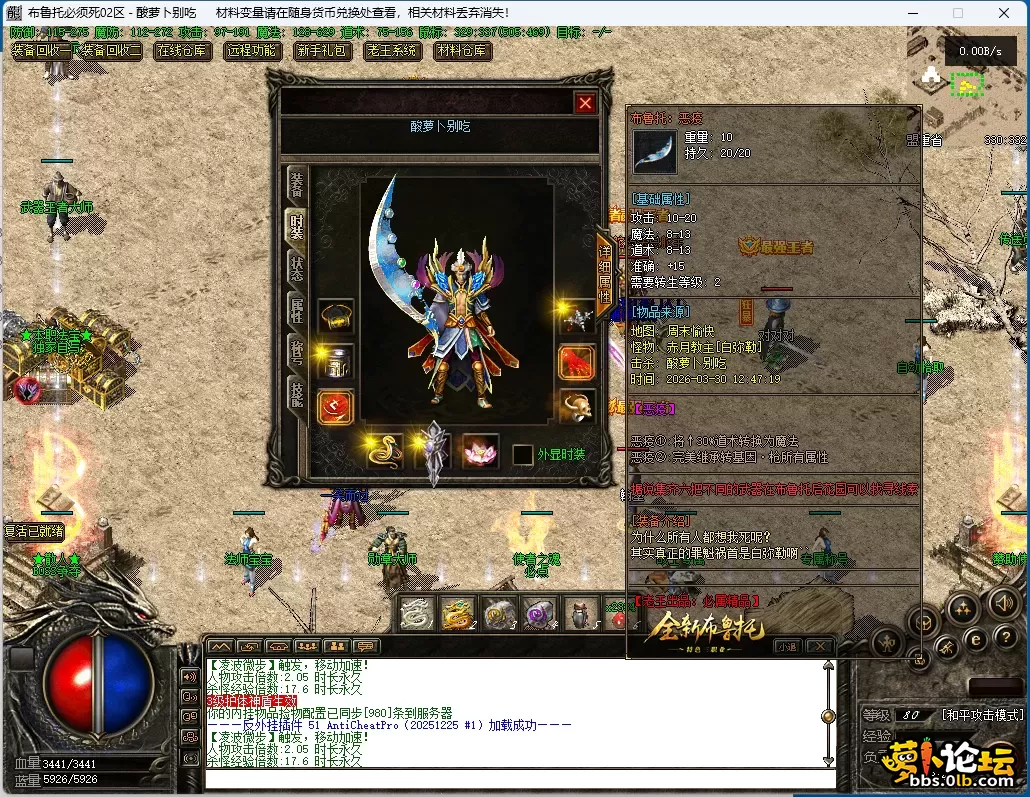Switch to the 技能 skills tab

coord(297,393)
